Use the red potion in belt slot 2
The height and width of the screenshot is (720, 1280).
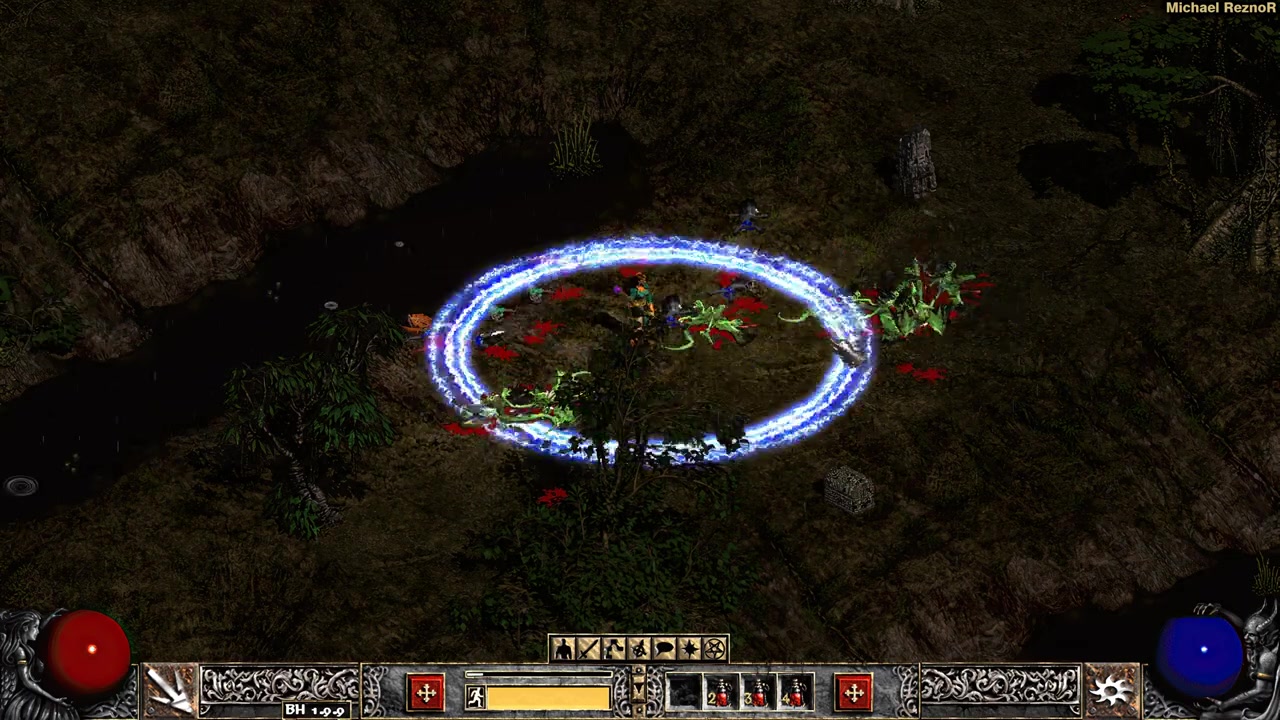pyautogui.click(x=721, y=693)
